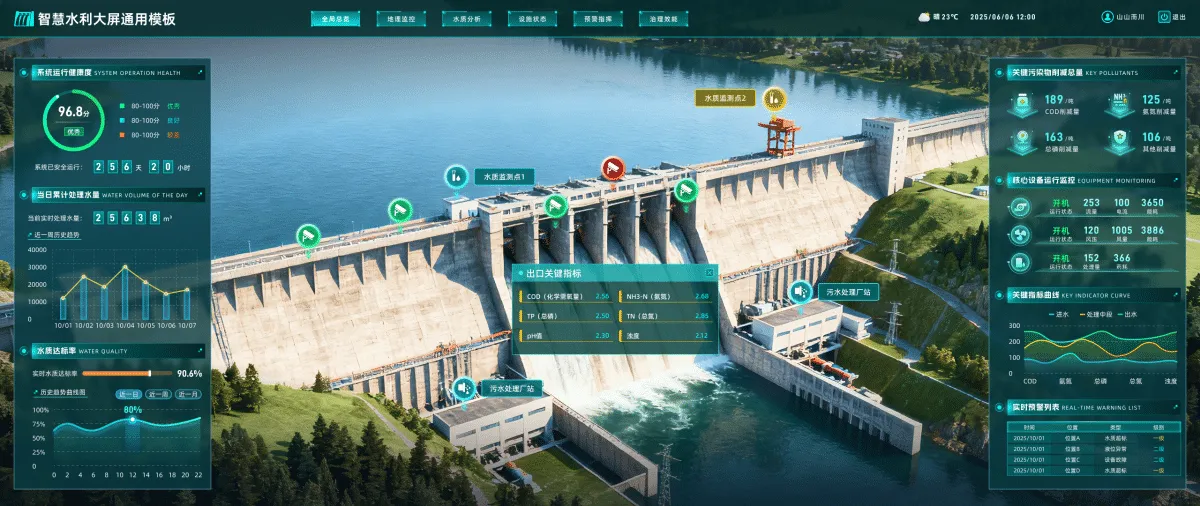Image resolution: width=1200 pixels, height=506 pixels.
Task: Select the 近一日 trend range
Action: (x=130, y=394)
